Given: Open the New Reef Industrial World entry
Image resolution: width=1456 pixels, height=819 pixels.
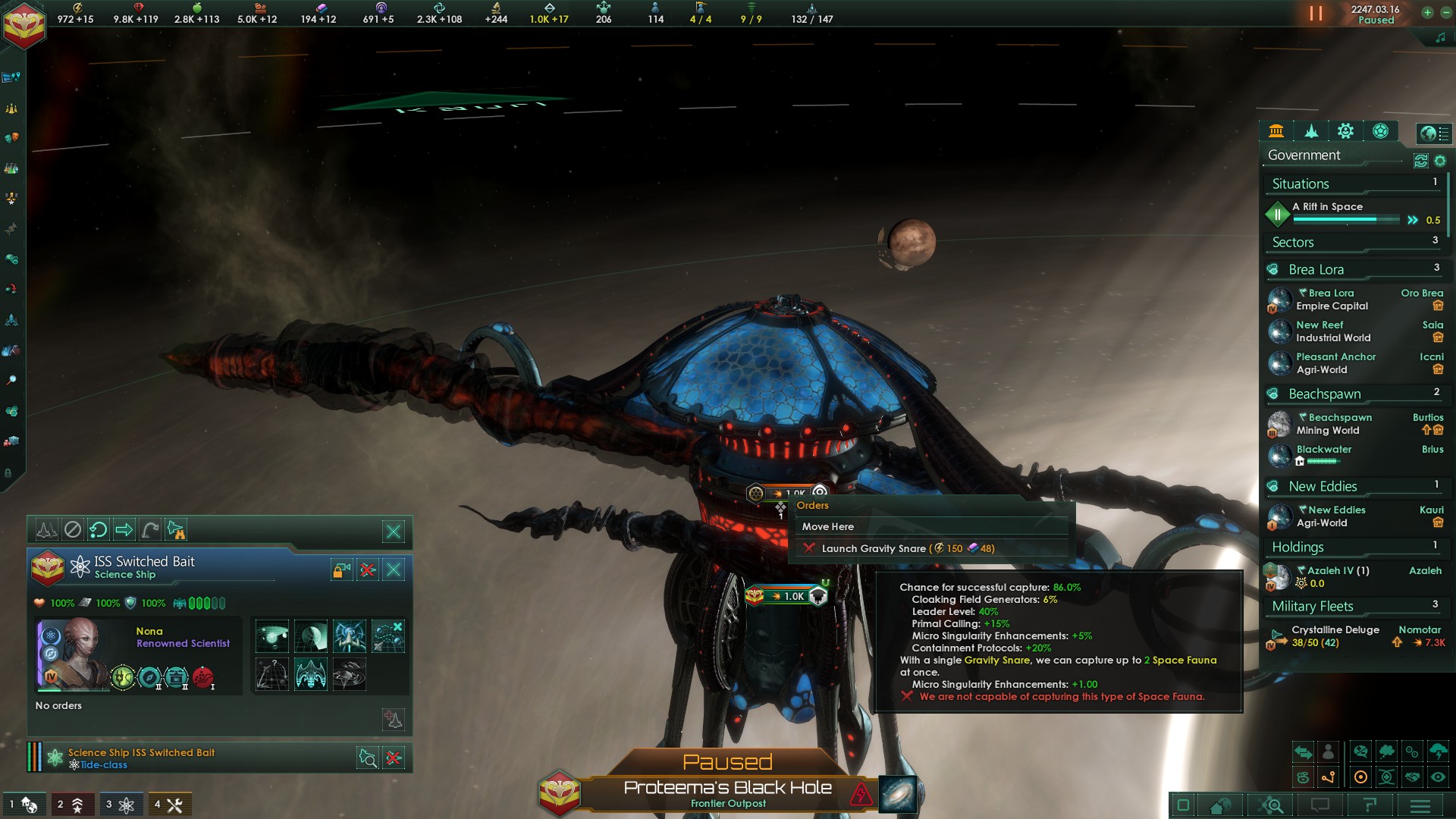Looking at the screenshot, I should pos(1332,331).
